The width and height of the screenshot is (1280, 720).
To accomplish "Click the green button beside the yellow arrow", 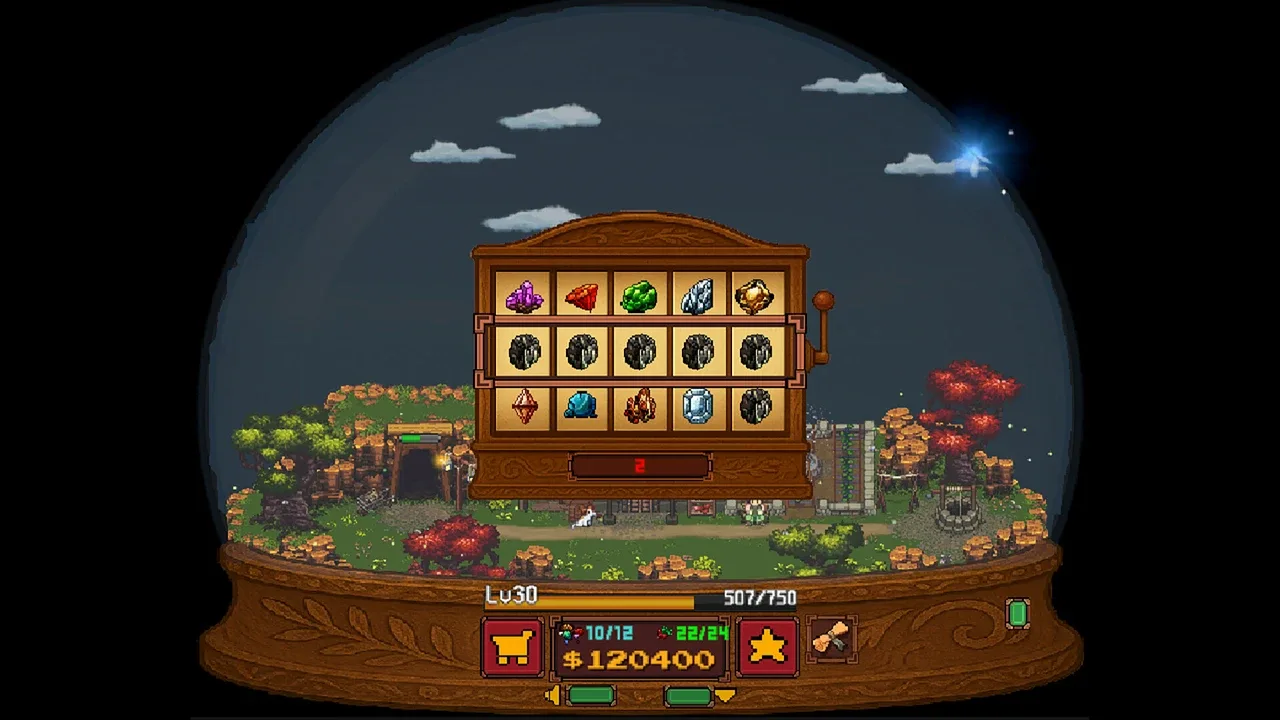I will coord(688,695).
